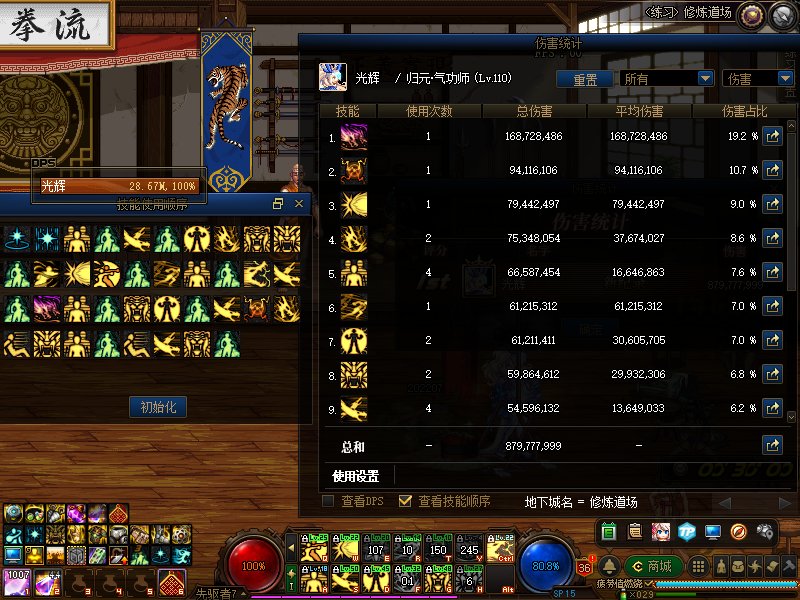Open the gamepad icon in the bottom menu

764,531
